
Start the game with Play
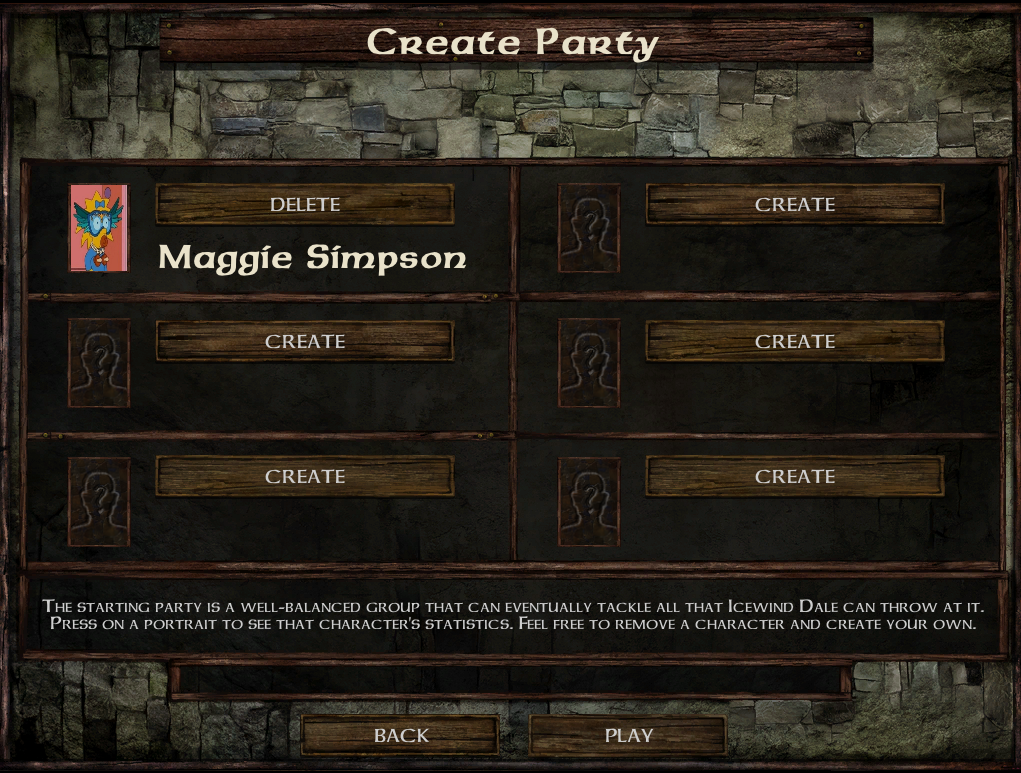(628, 735)
